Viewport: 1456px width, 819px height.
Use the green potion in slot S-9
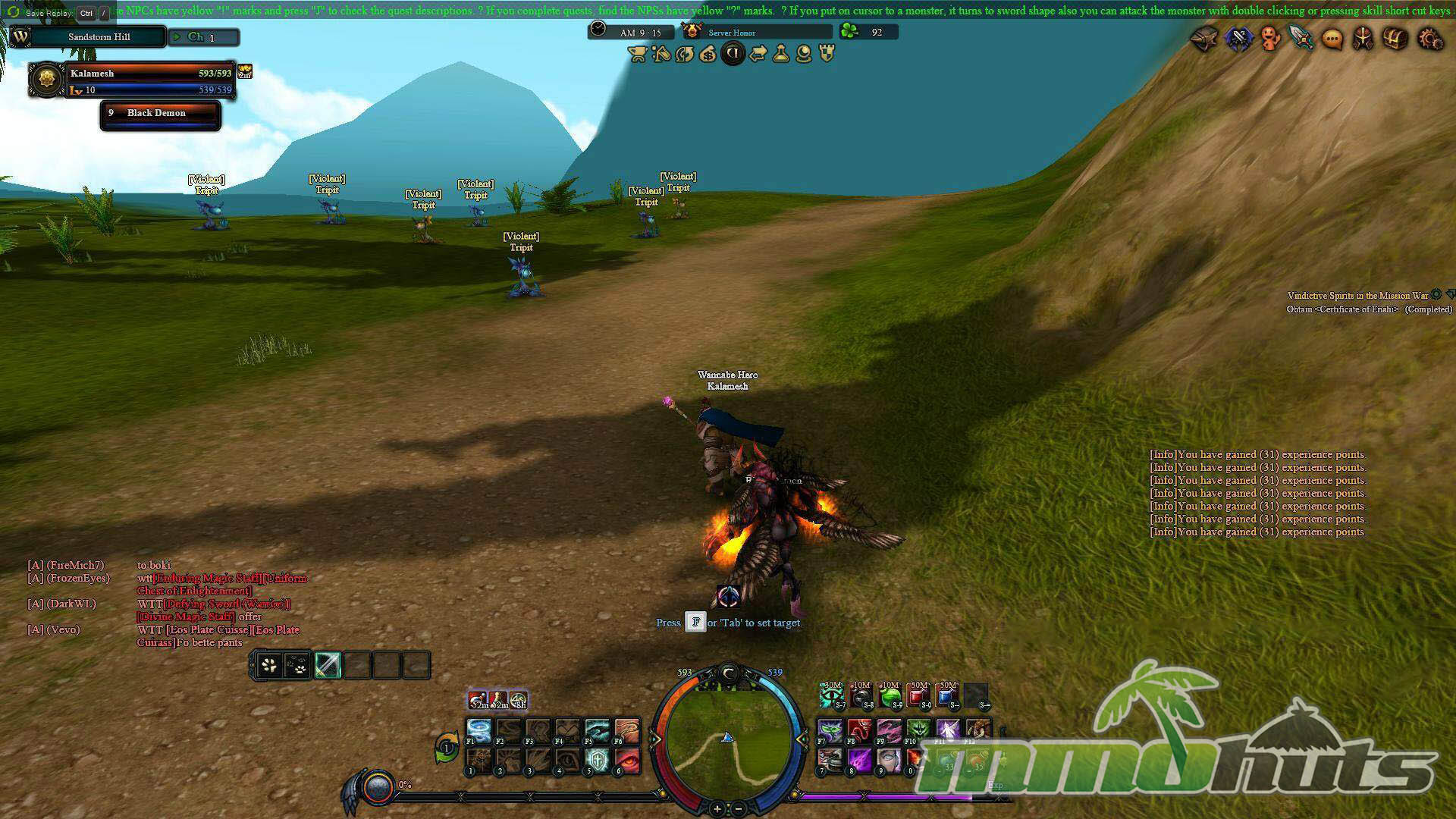point(890,695)
